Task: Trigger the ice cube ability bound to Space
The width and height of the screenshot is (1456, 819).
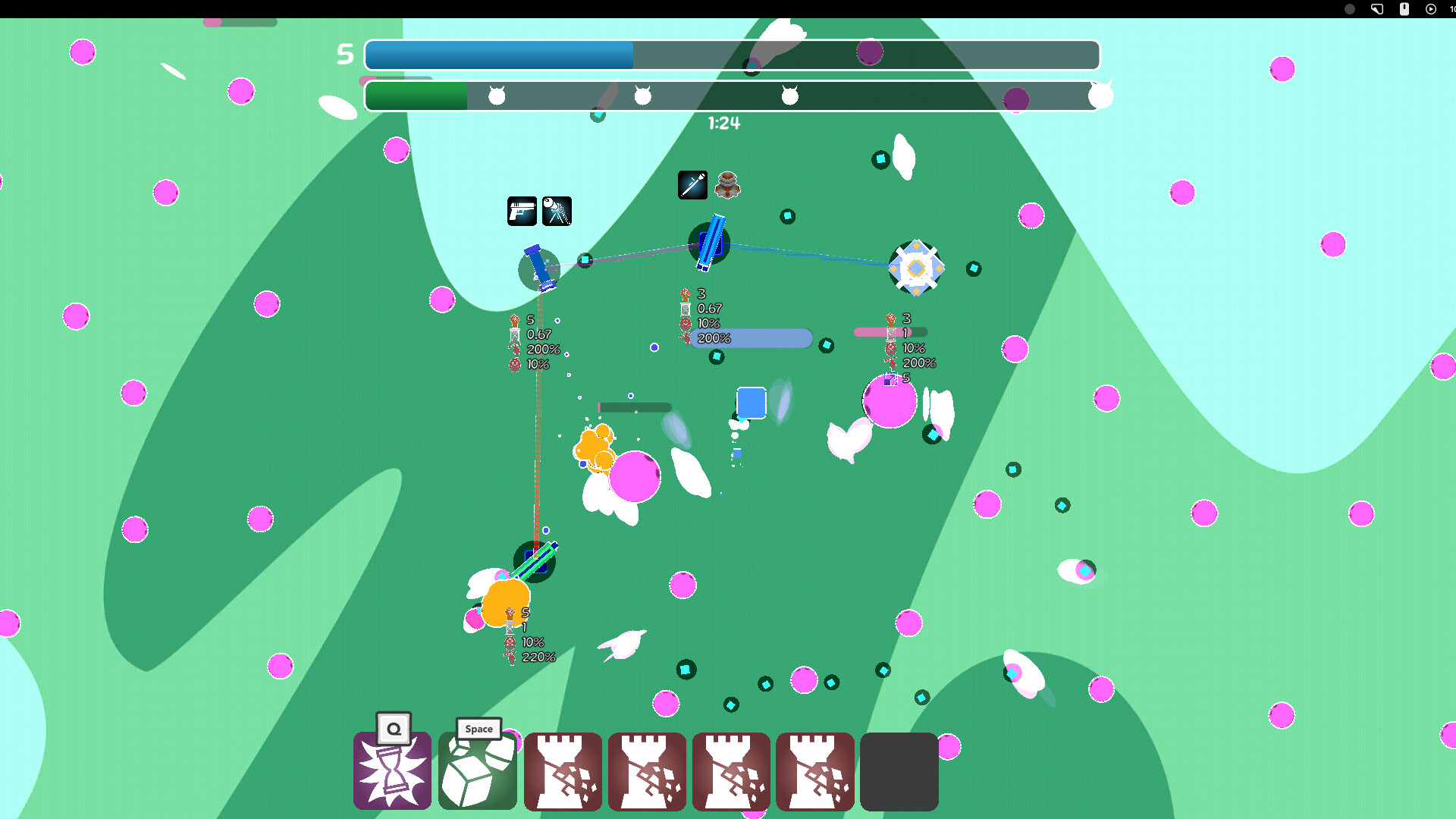Action: click(x=477, y=772)
